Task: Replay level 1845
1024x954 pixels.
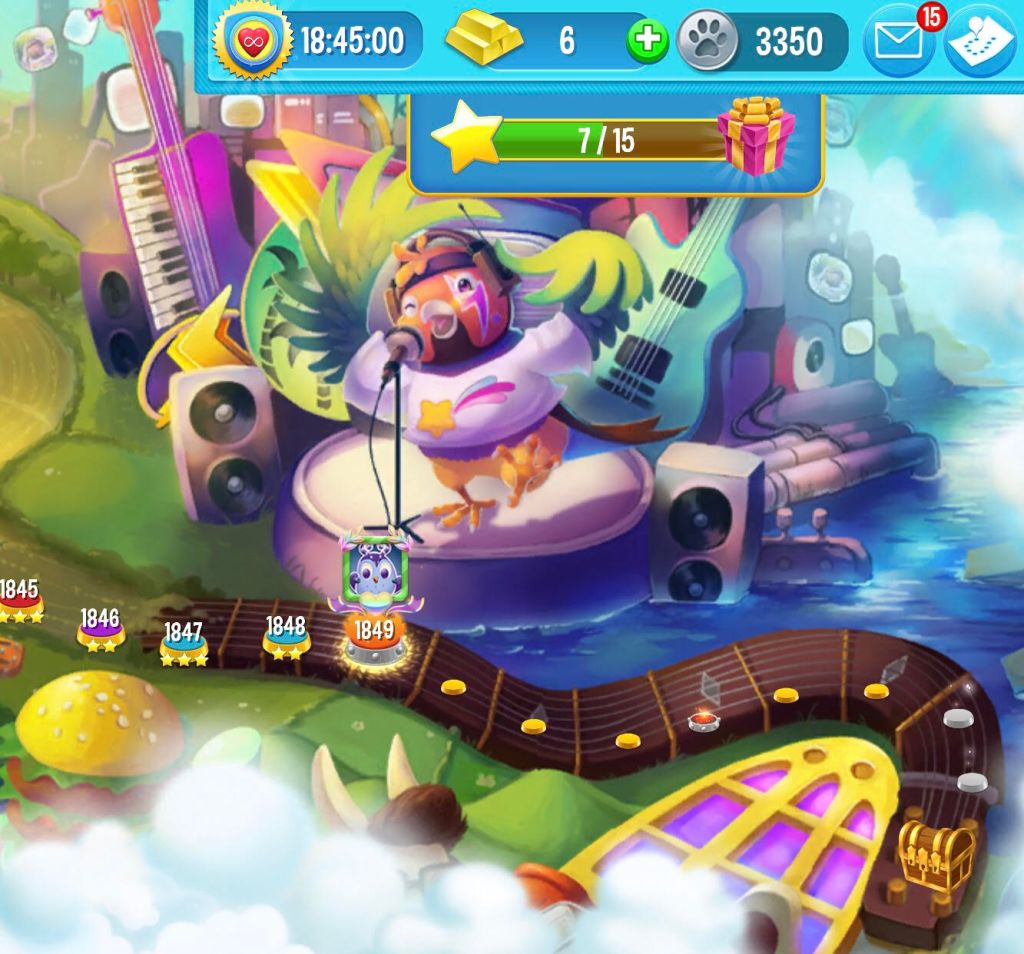Action: (x=19, y=599)
